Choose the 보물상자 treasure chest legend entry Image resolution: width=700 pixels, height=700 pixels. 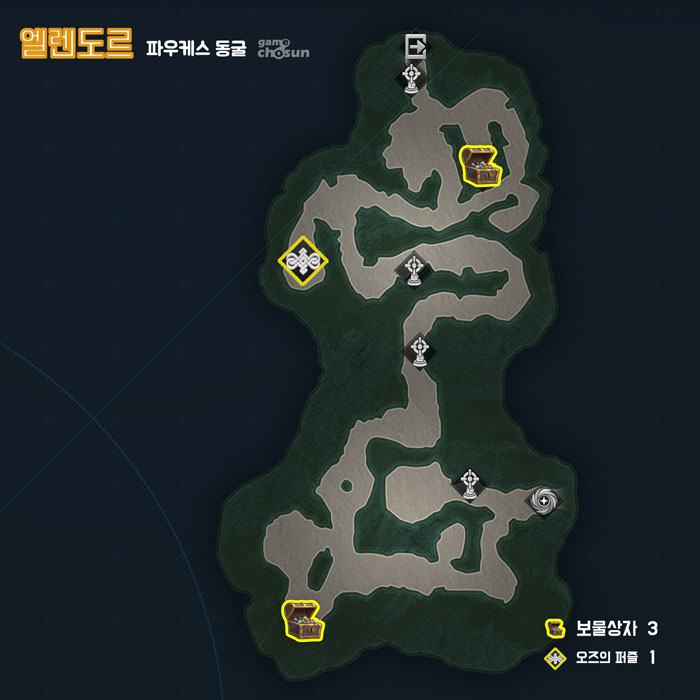click(x=600, y=629)
